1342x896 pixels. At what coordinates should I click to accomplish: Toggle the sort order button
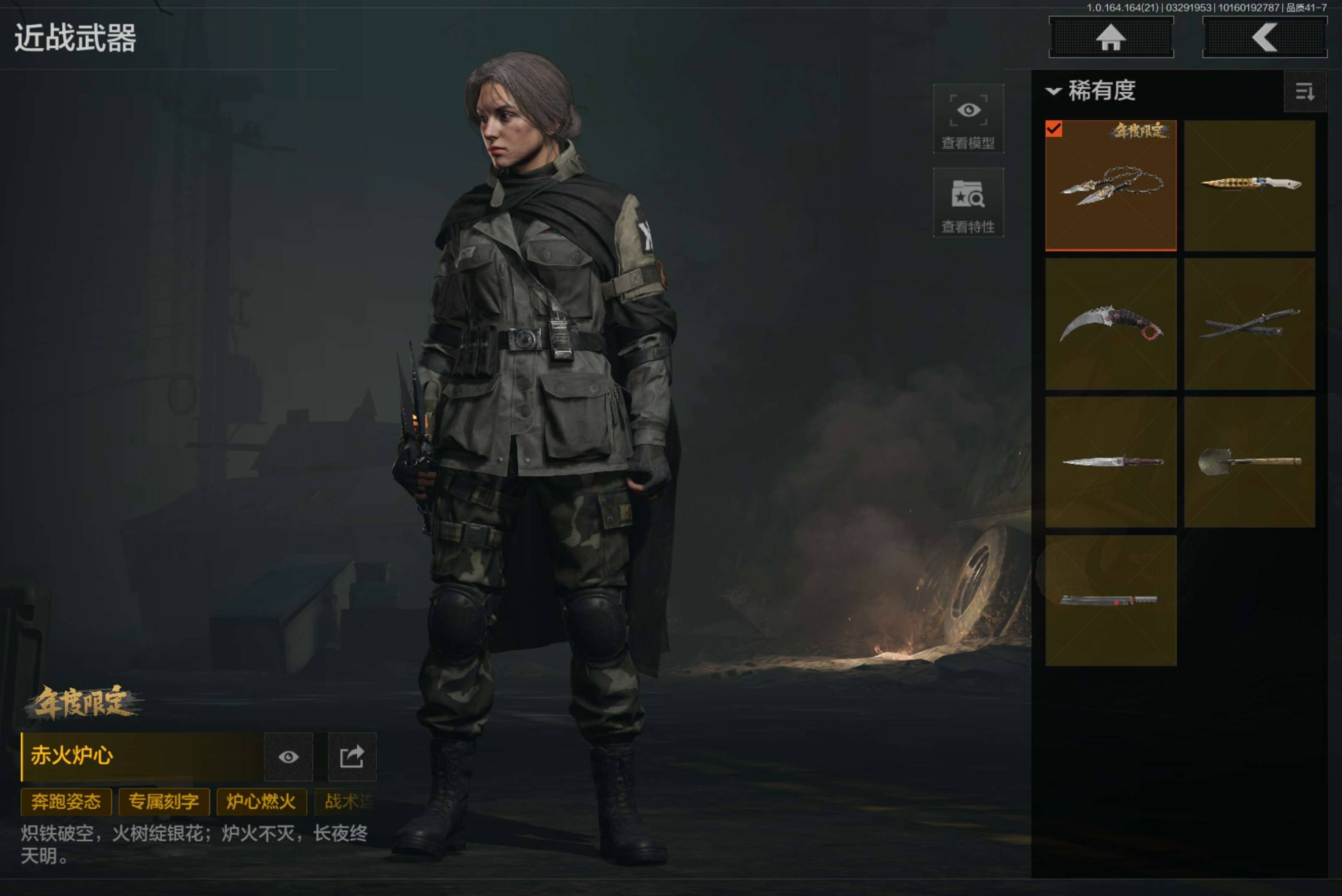(1305, 91)
